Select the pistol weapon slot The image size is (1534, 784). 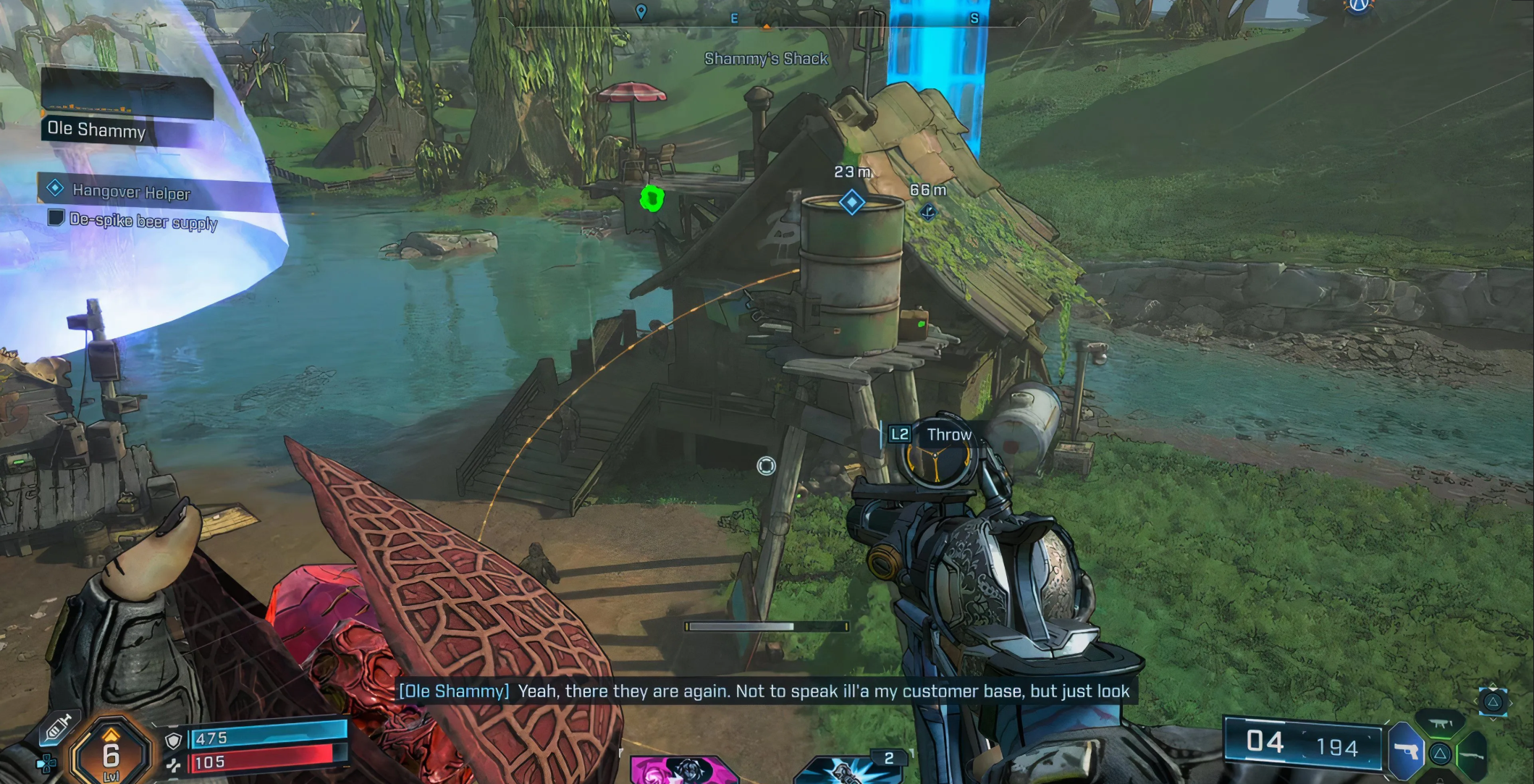pyautogui.click(x=1405, y=752)
